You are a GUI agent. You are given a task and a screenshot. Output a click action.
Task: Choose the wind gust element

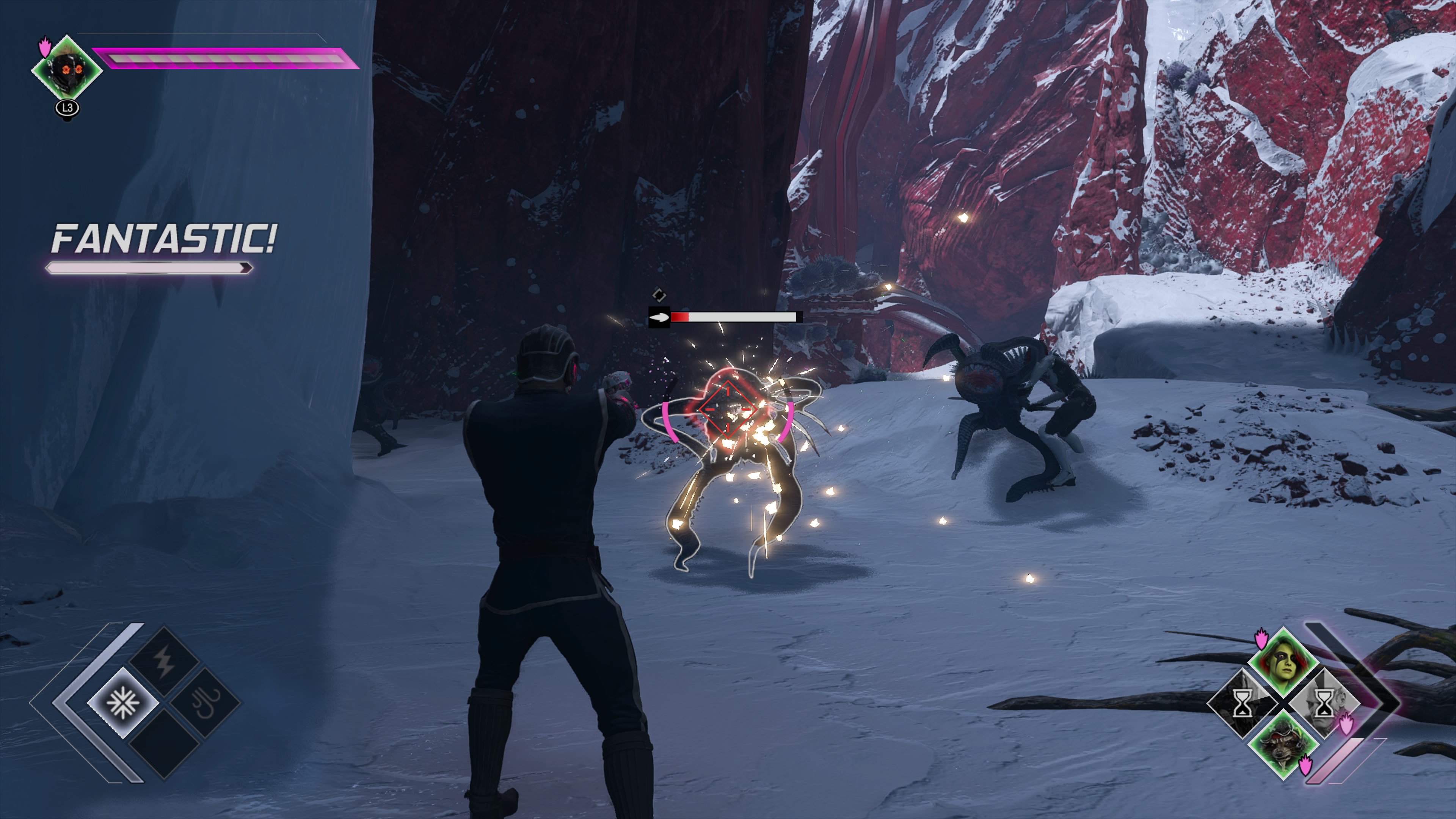tap(206, 703)
